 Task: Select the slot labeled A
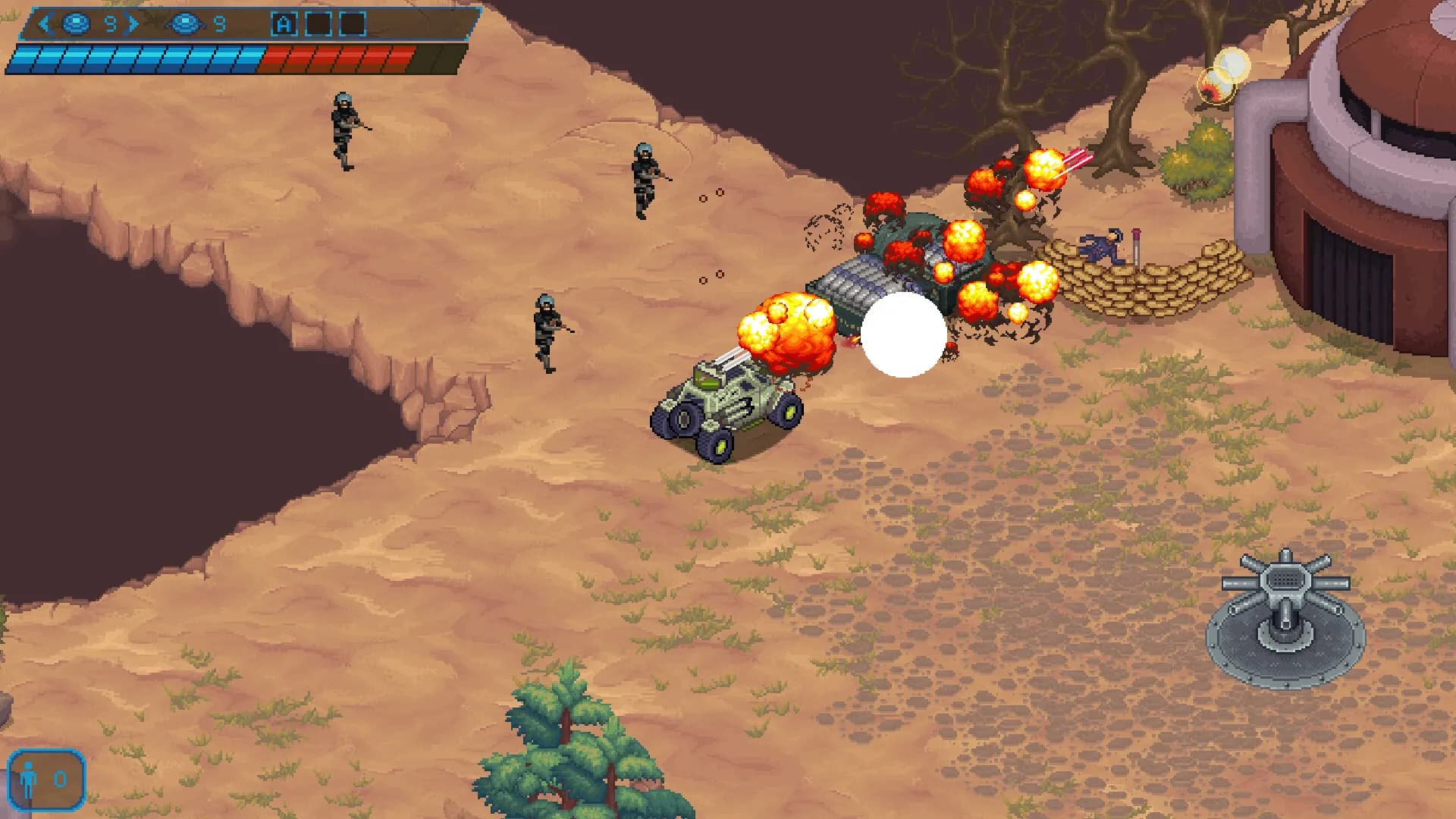284,25
